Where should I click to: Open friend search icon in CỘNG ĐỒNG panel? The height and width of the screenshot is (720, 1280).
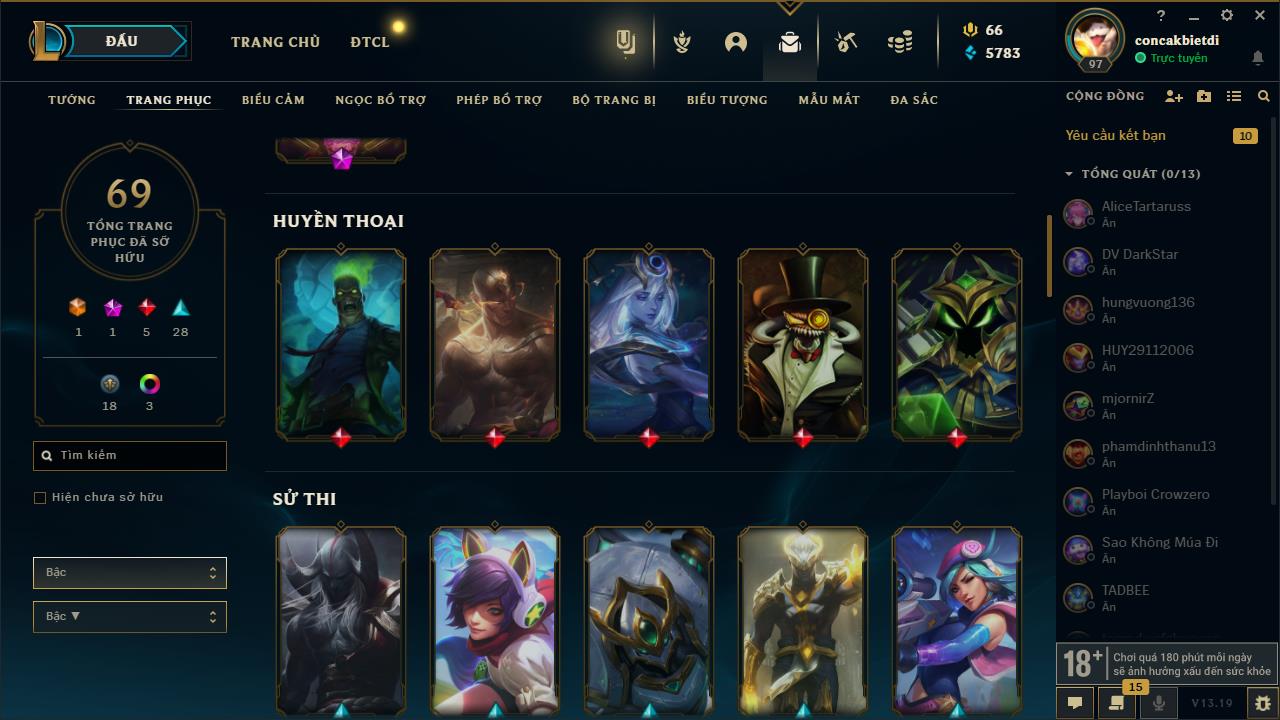pos(1263,96)
